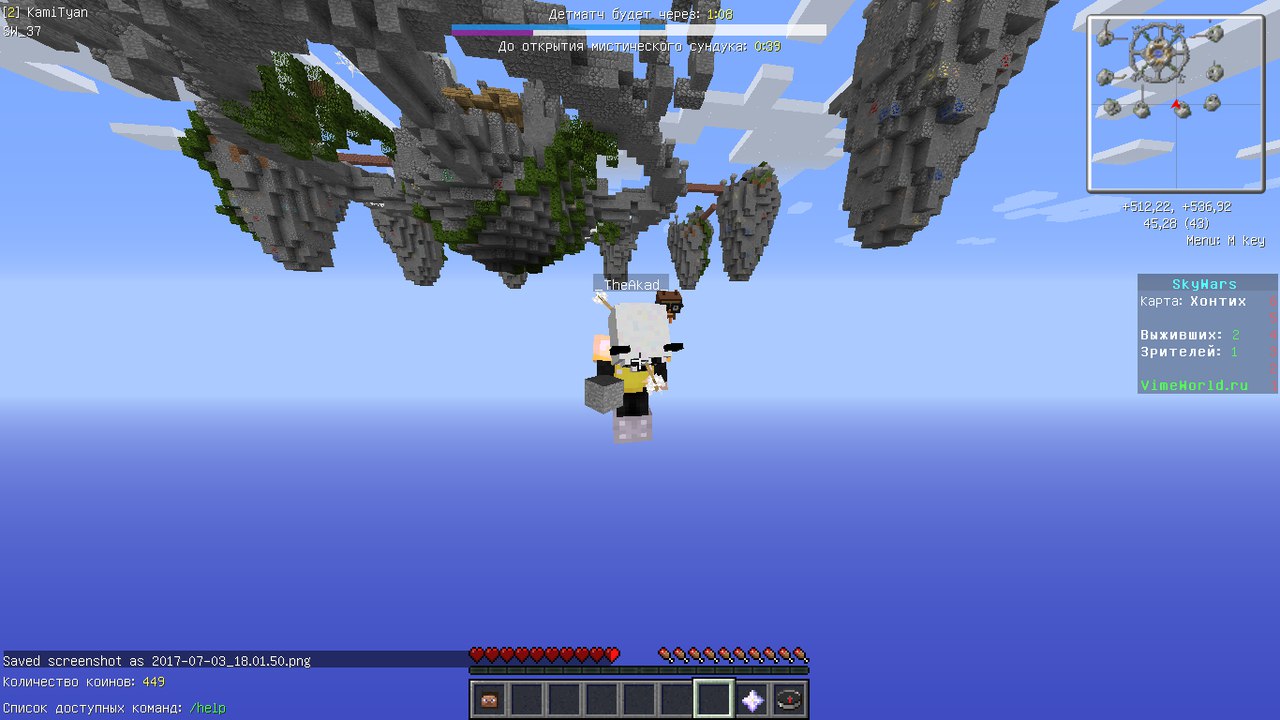This screenshot has height=720, width=1280.
Task: Click the /help command in chat
Action: (x=207, y=708)
